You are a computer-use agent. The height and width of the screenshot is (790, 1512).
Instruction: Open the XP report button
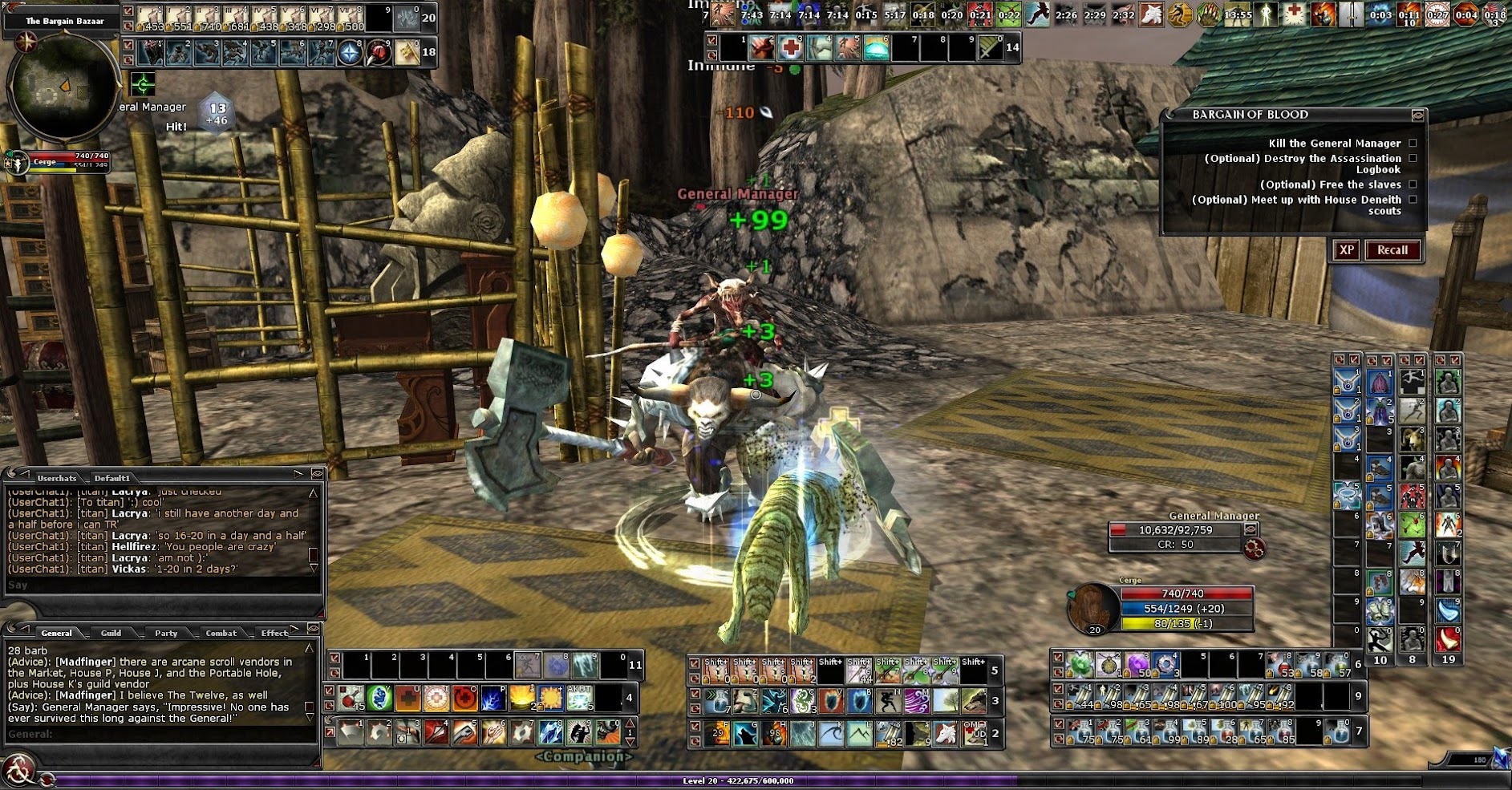[x=1347, y=250]
